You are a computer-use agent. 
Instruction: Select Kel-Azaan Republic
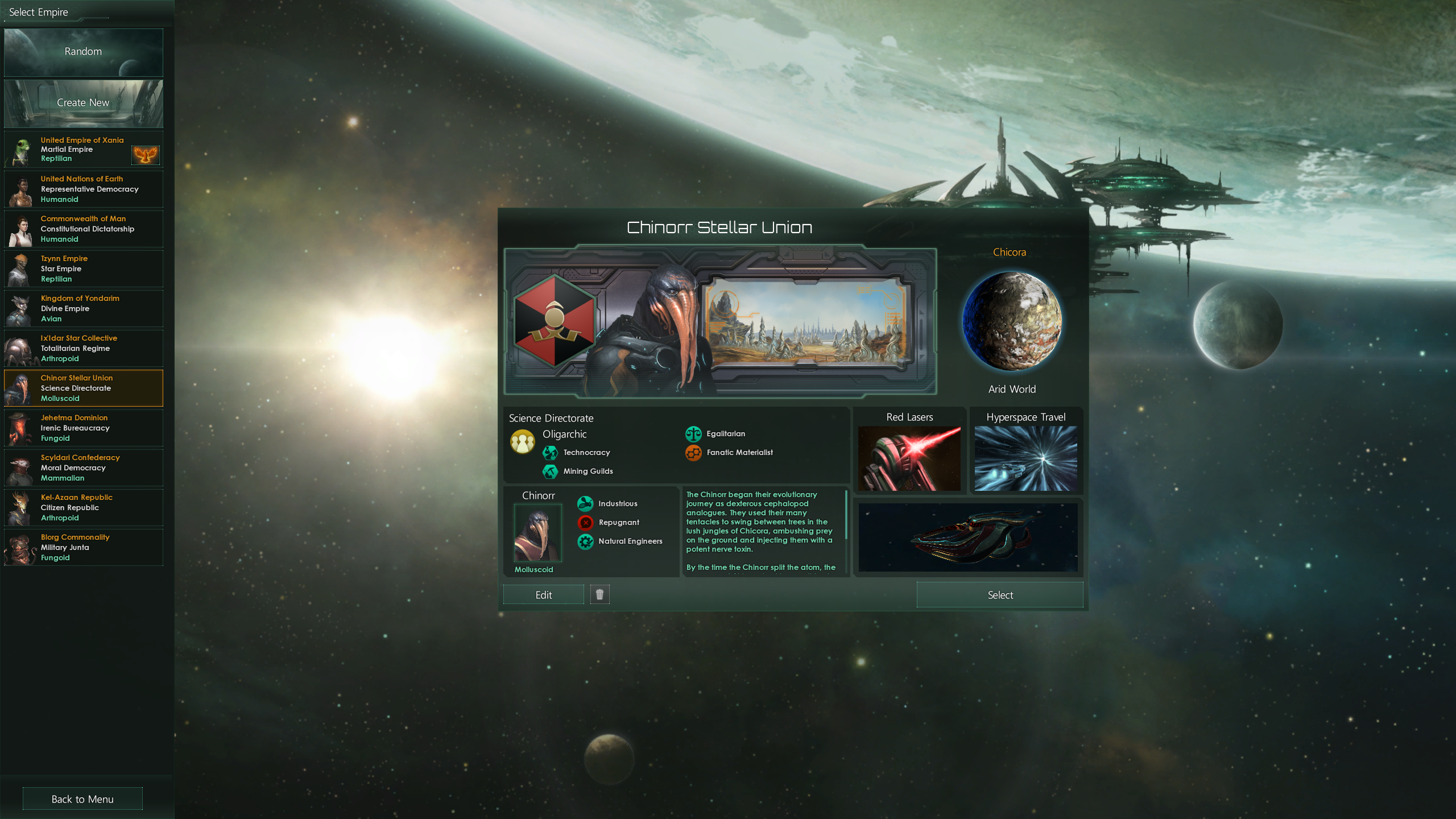[83, 508]
